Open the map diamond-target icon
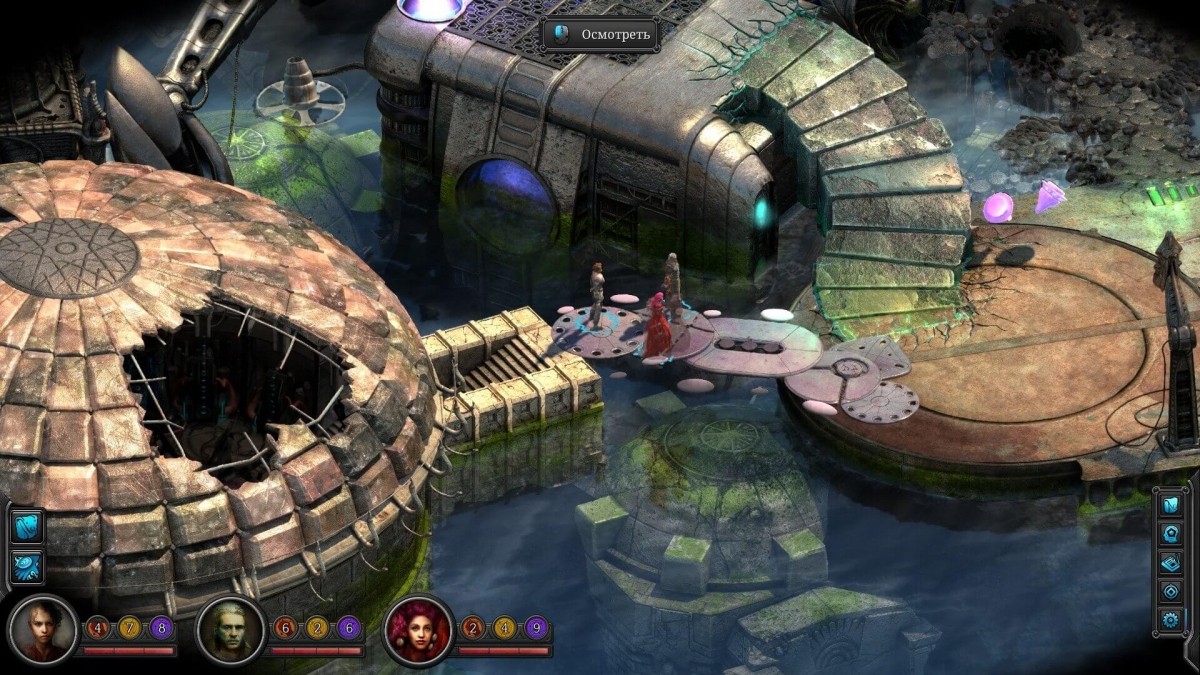 [1170, 592]
